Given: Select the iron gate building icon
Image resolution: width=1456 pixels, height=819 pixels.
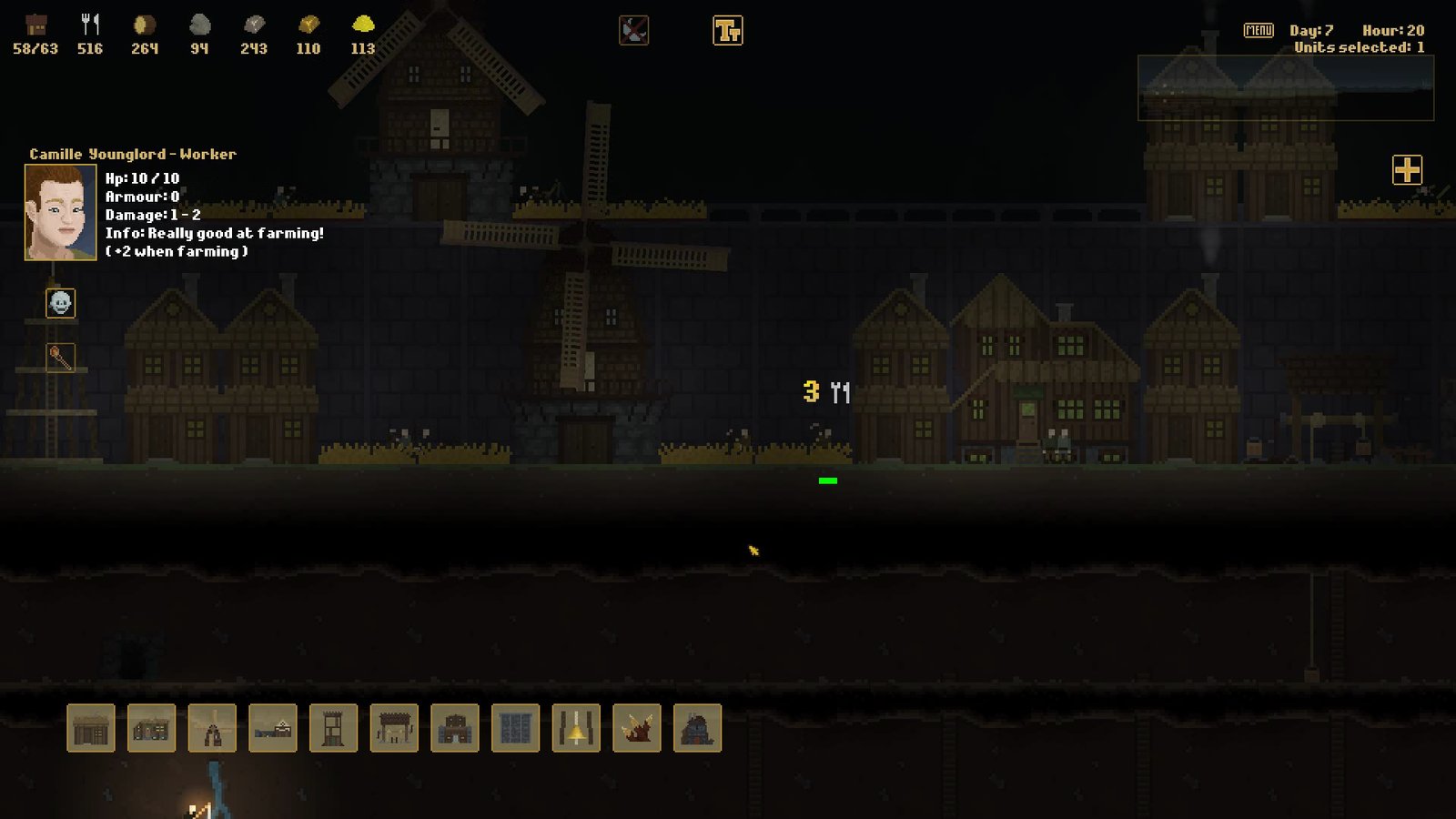Looking at the screenshot, I should pos(516,729).
